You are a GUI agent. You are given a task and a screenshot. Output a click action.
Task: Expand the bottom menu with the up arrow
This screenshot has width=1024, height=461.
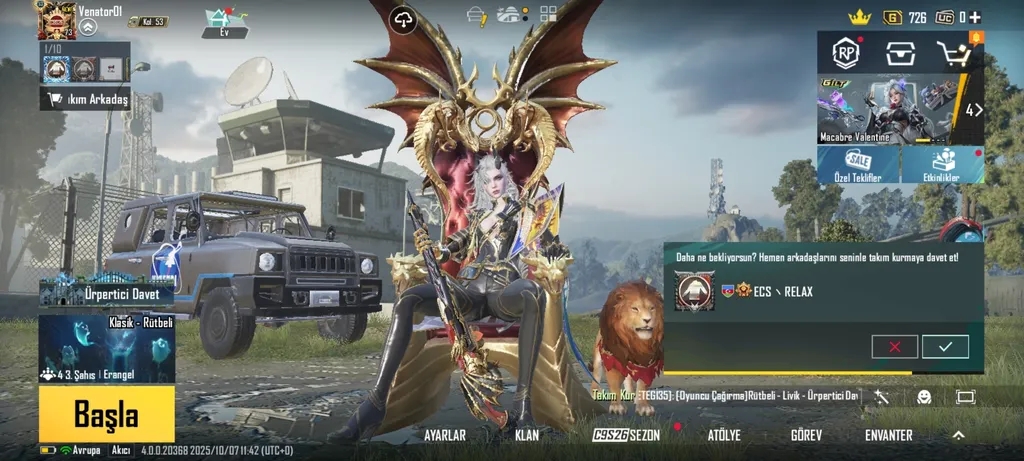pyautogui.click(x=958, y=436)
